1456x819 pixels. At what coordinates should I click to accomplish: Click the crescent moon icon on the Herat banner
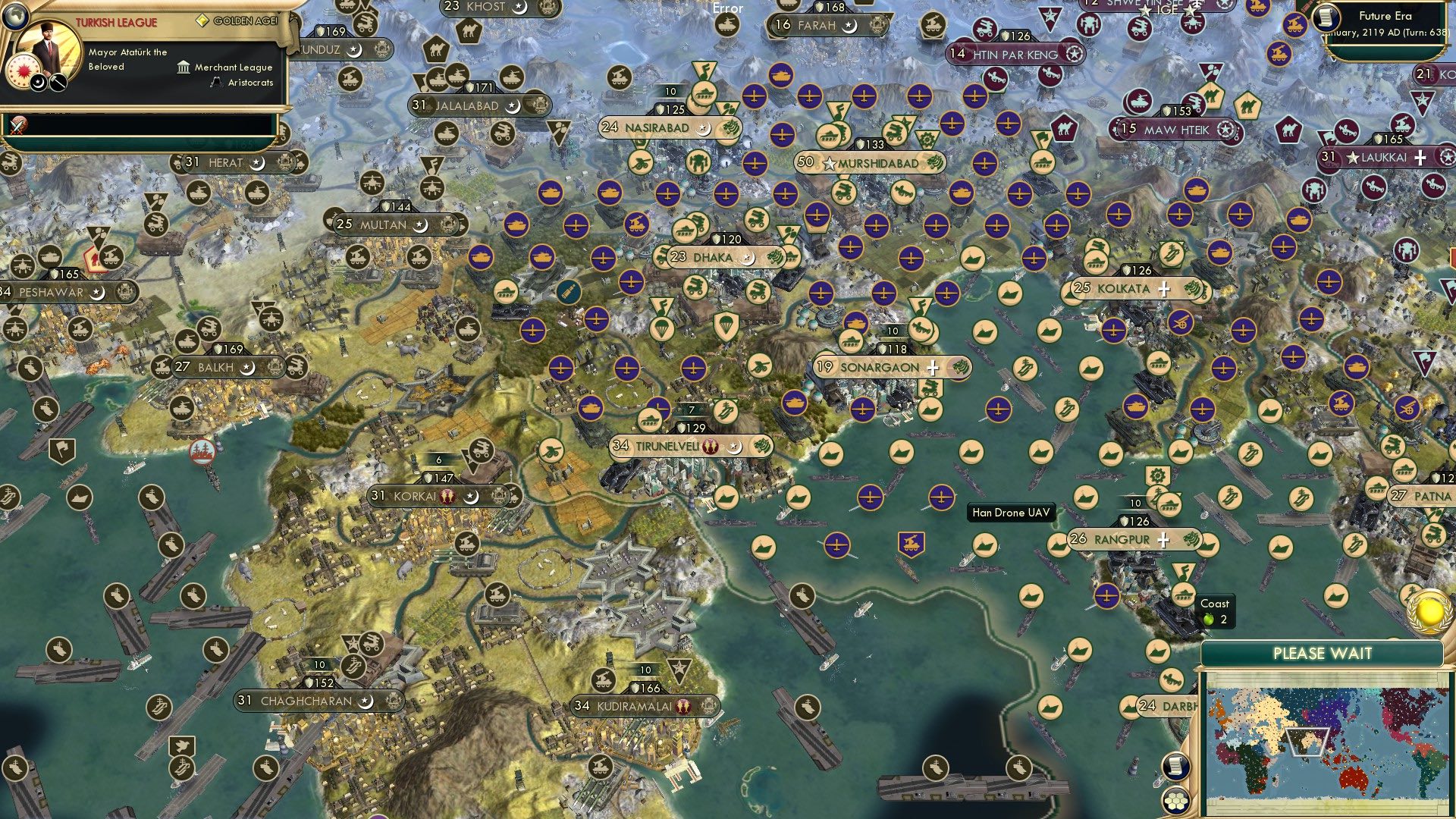tap(256, 162)
